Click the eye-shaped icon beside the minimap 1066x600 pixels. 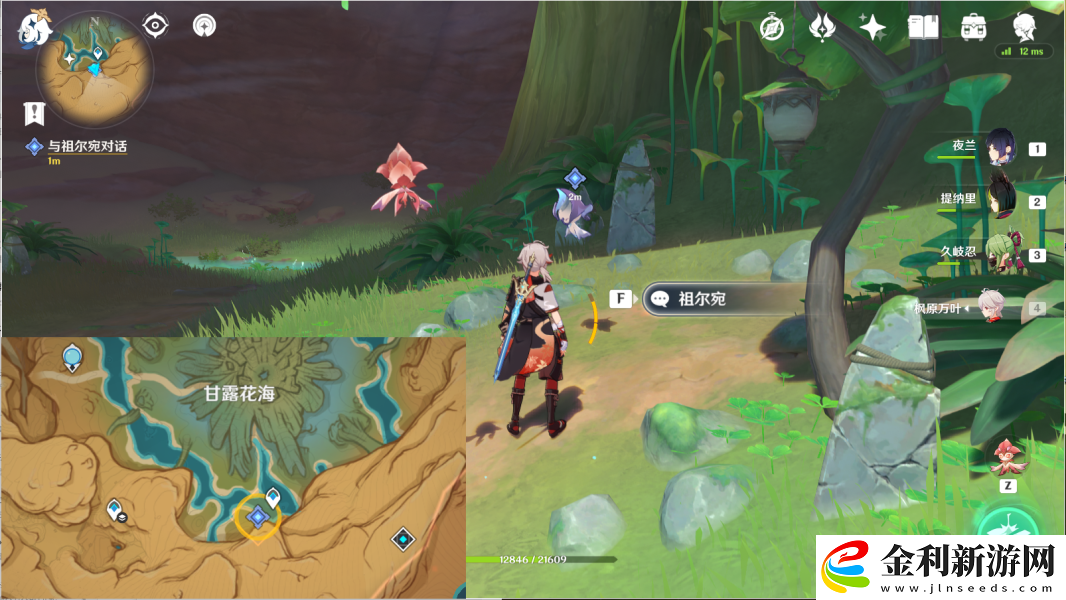[x=155, y=25]
